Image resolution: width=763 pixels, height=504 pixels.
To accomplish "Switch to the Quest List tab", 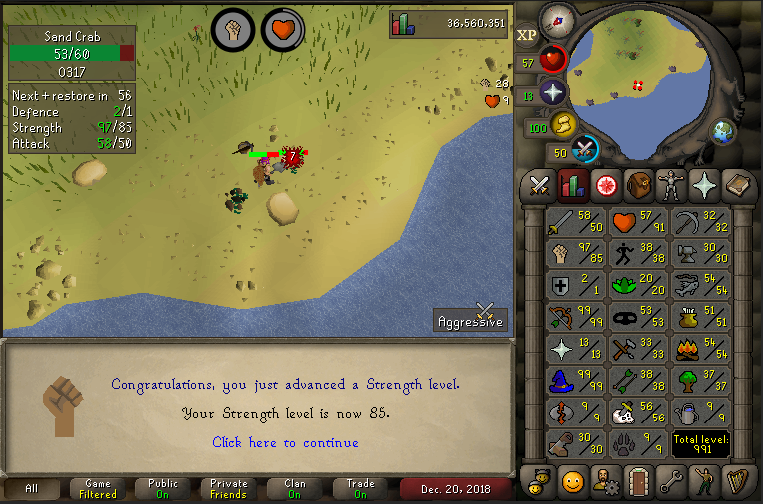I will [605, 185].
